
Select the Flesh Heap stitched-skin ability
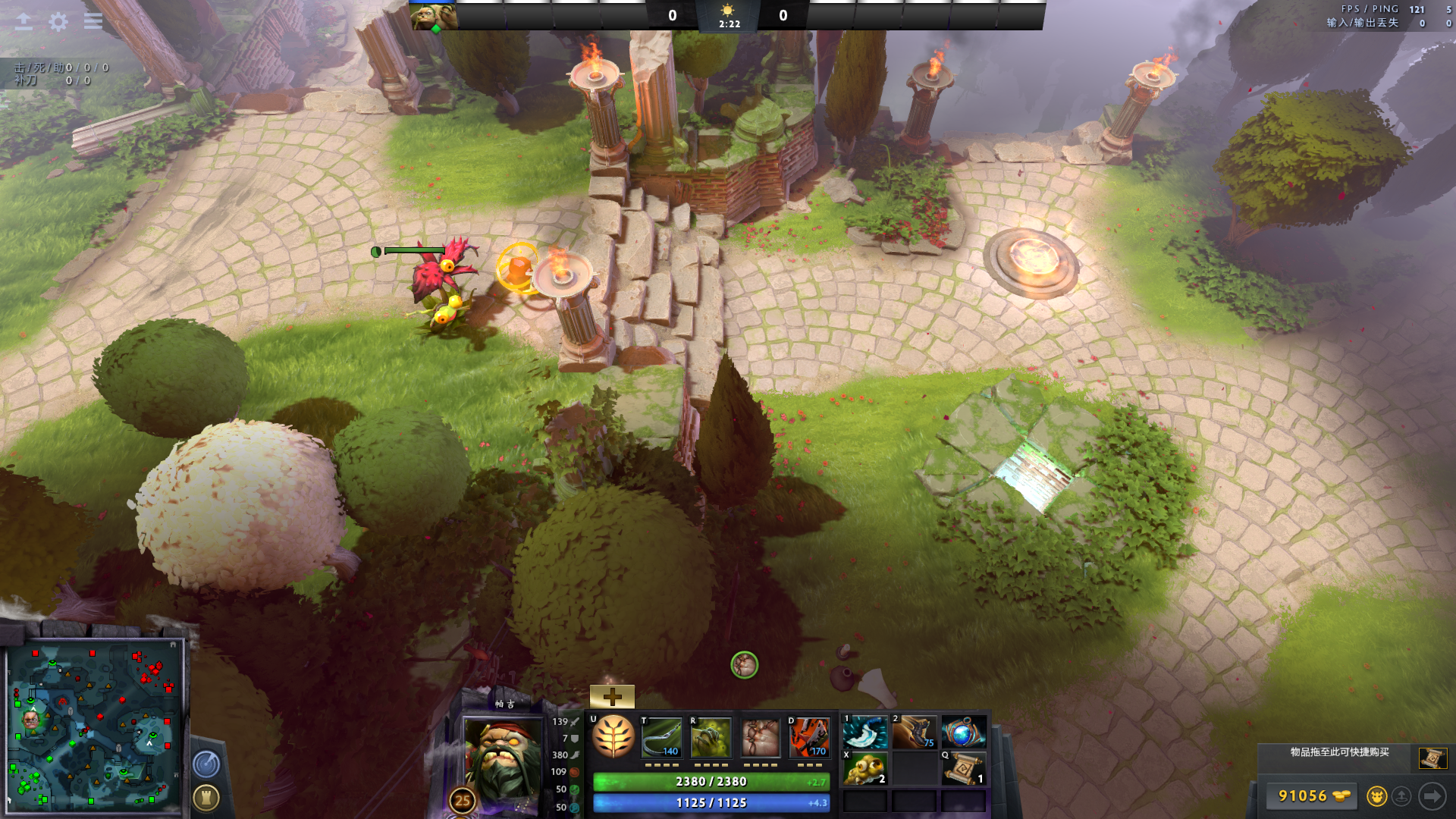(760, 738)
